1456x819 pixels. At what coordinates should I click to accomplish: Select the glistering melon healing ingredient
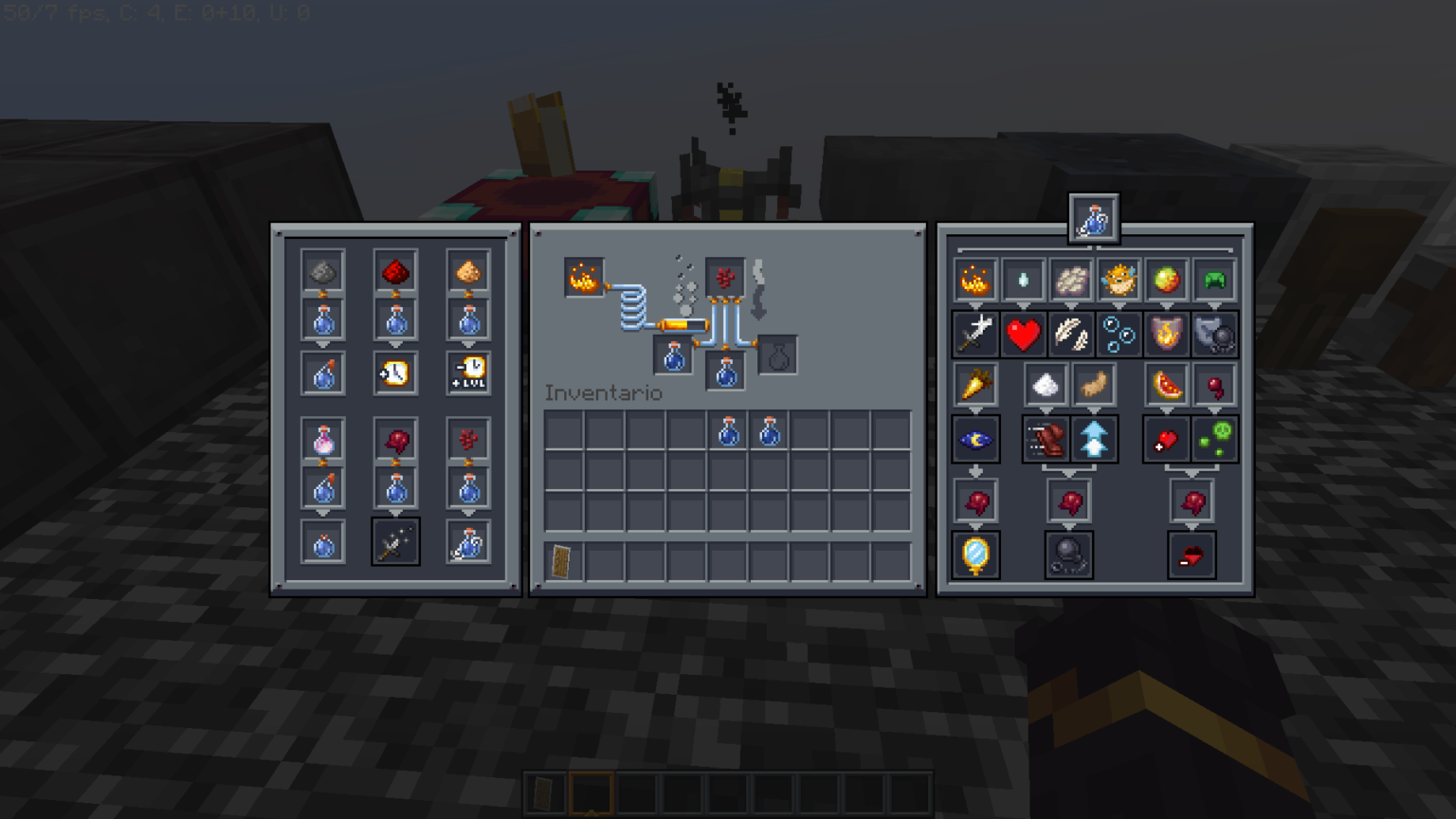[x=1166, y=385]
